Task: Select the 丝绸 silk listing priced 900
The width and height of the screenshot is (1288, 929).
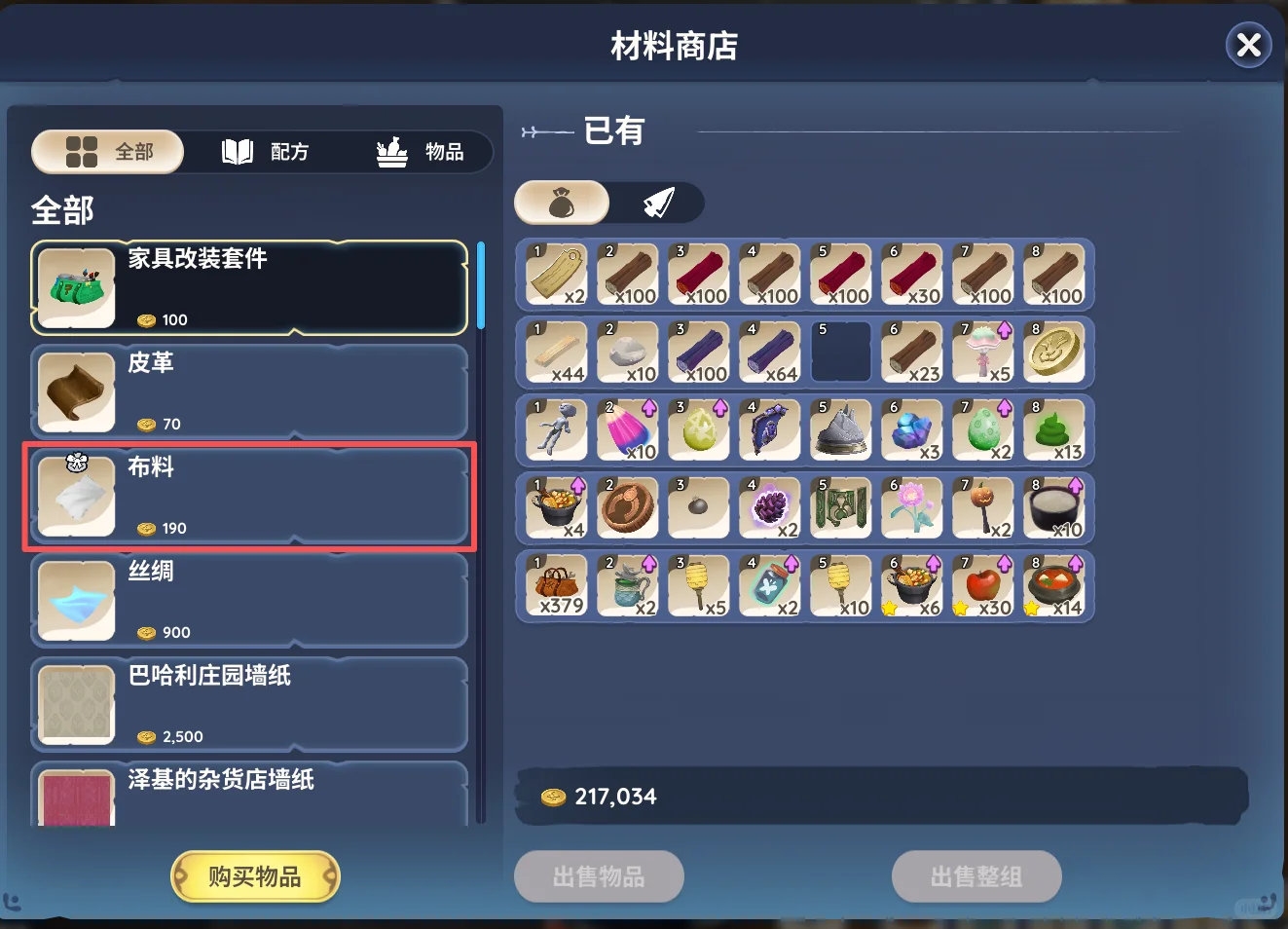Action: pos(249,601)
